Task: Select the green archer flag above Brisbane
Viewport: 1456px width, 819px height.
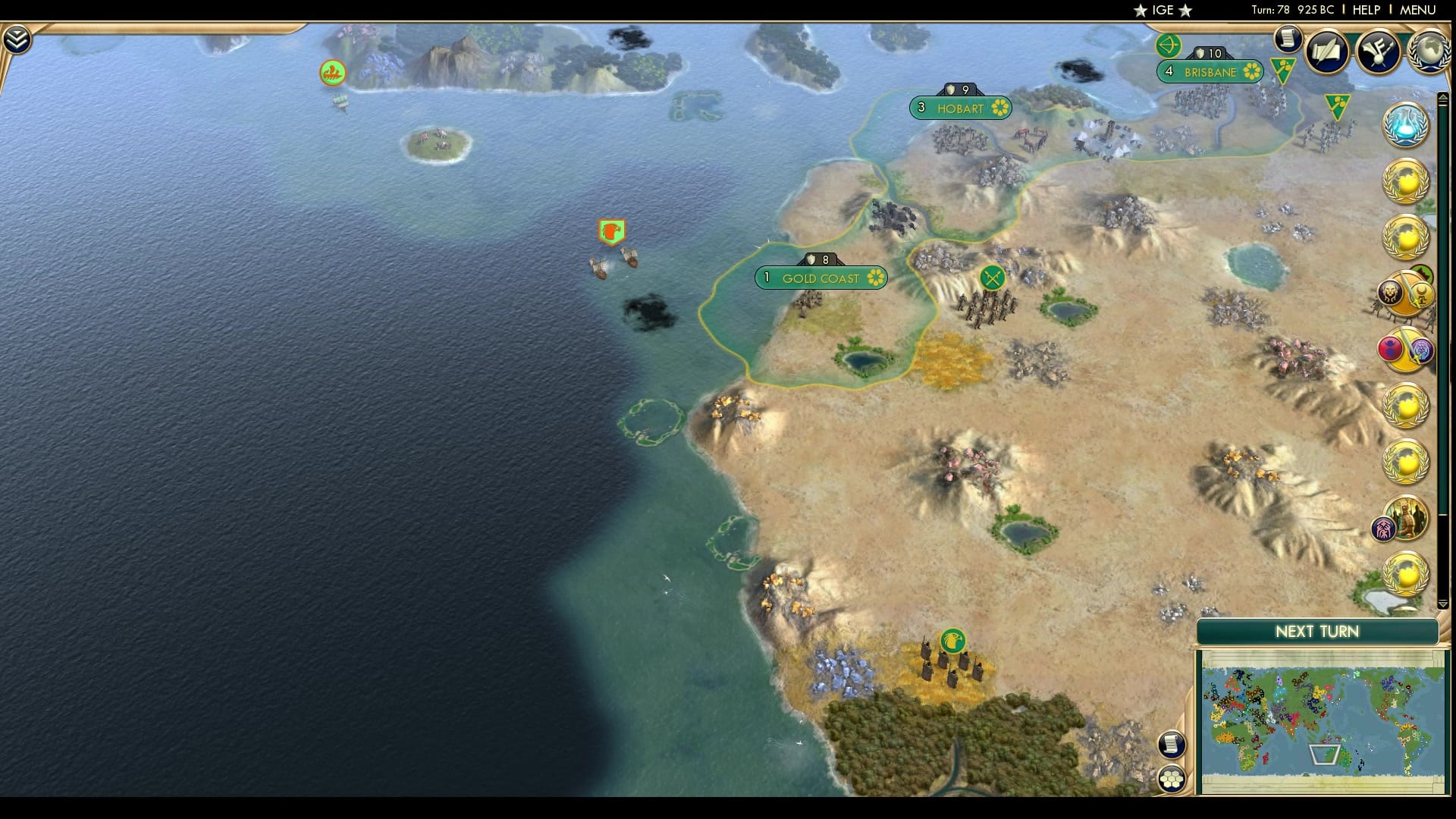Action: [x=1168, y=47]
